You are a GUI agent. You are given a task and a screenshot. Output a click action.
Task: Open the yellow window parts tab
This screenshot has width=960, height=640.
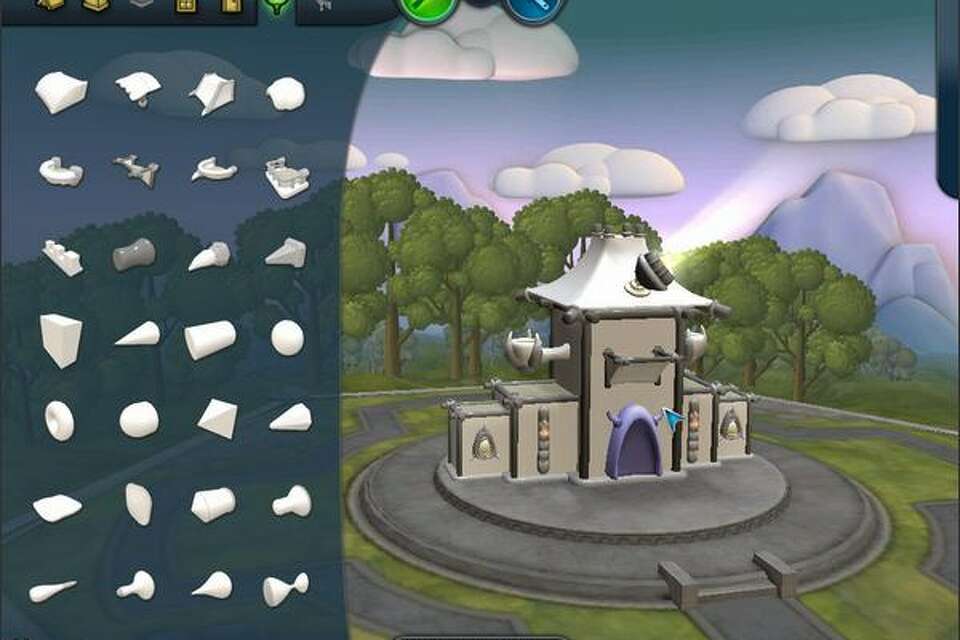[185, 6]
